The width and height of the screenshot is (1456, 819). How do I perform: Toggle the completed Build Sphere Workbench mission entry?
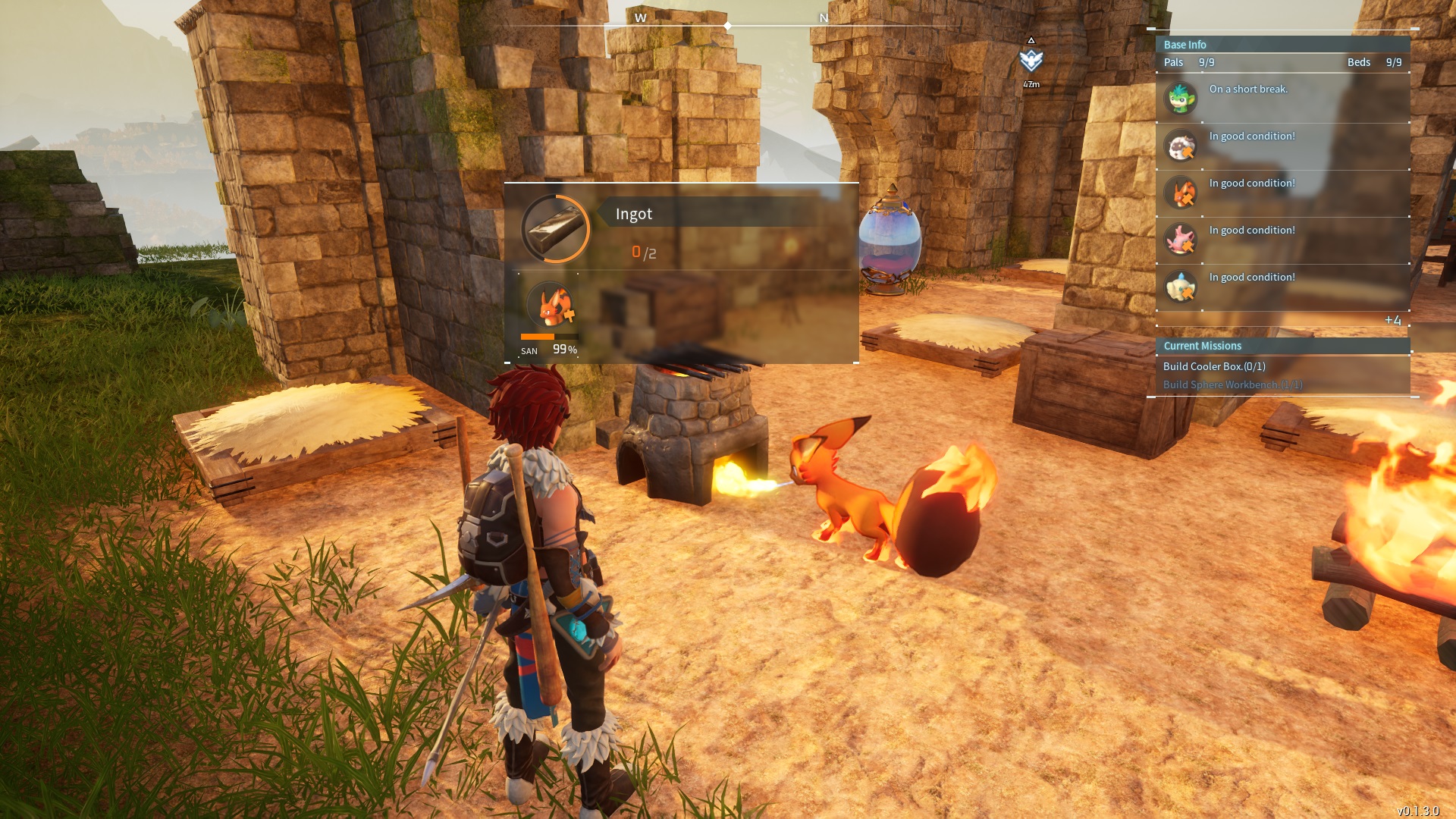click(x=1232, y=384)
